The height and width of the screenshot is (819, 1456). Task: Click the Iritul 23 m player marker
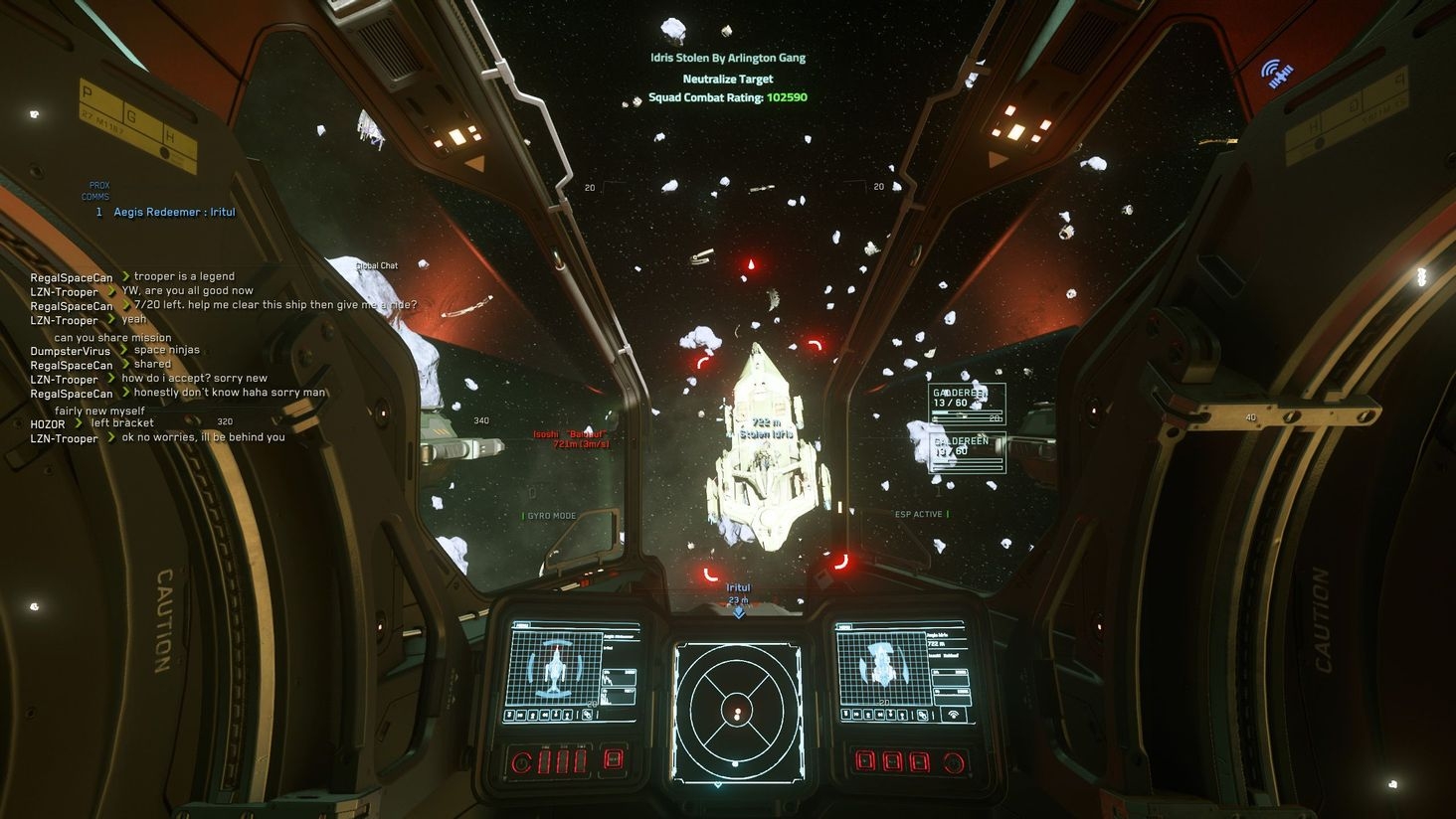[738, 594]
